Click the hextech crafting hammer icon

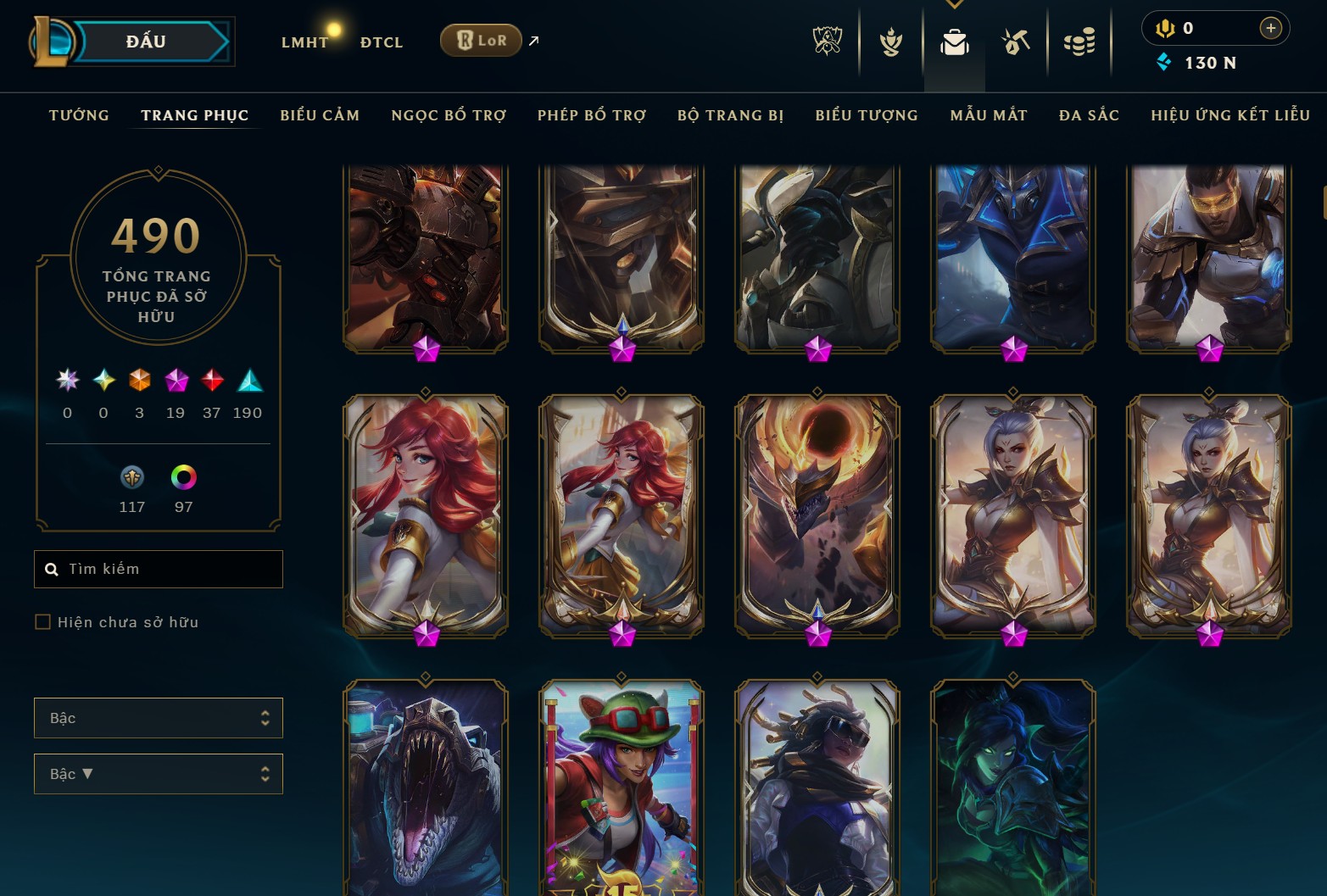[1014, 41]
